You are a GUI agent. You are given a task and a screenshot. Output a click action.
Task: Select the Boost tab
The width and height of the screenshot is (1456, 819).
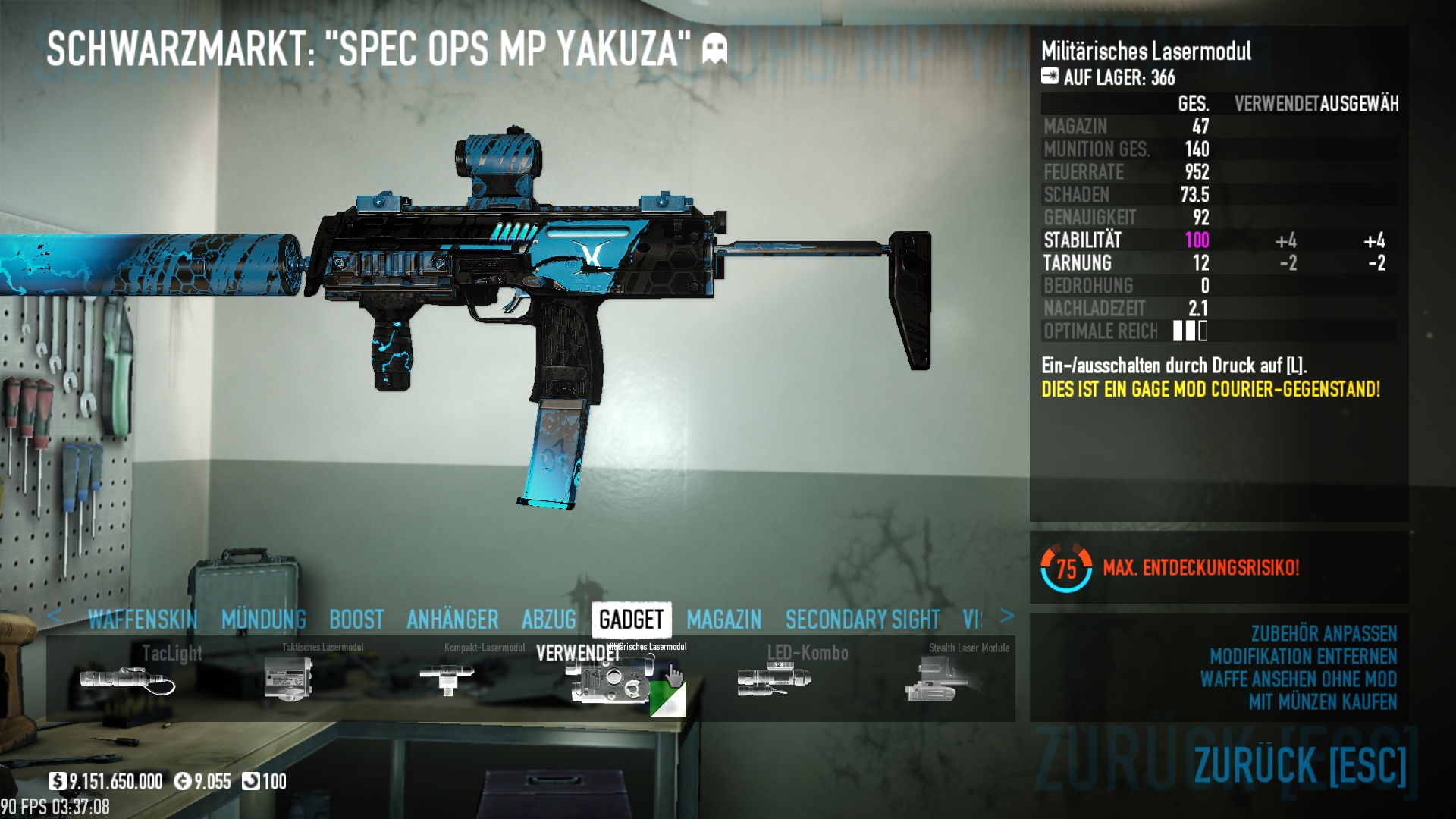coord(356,620)
